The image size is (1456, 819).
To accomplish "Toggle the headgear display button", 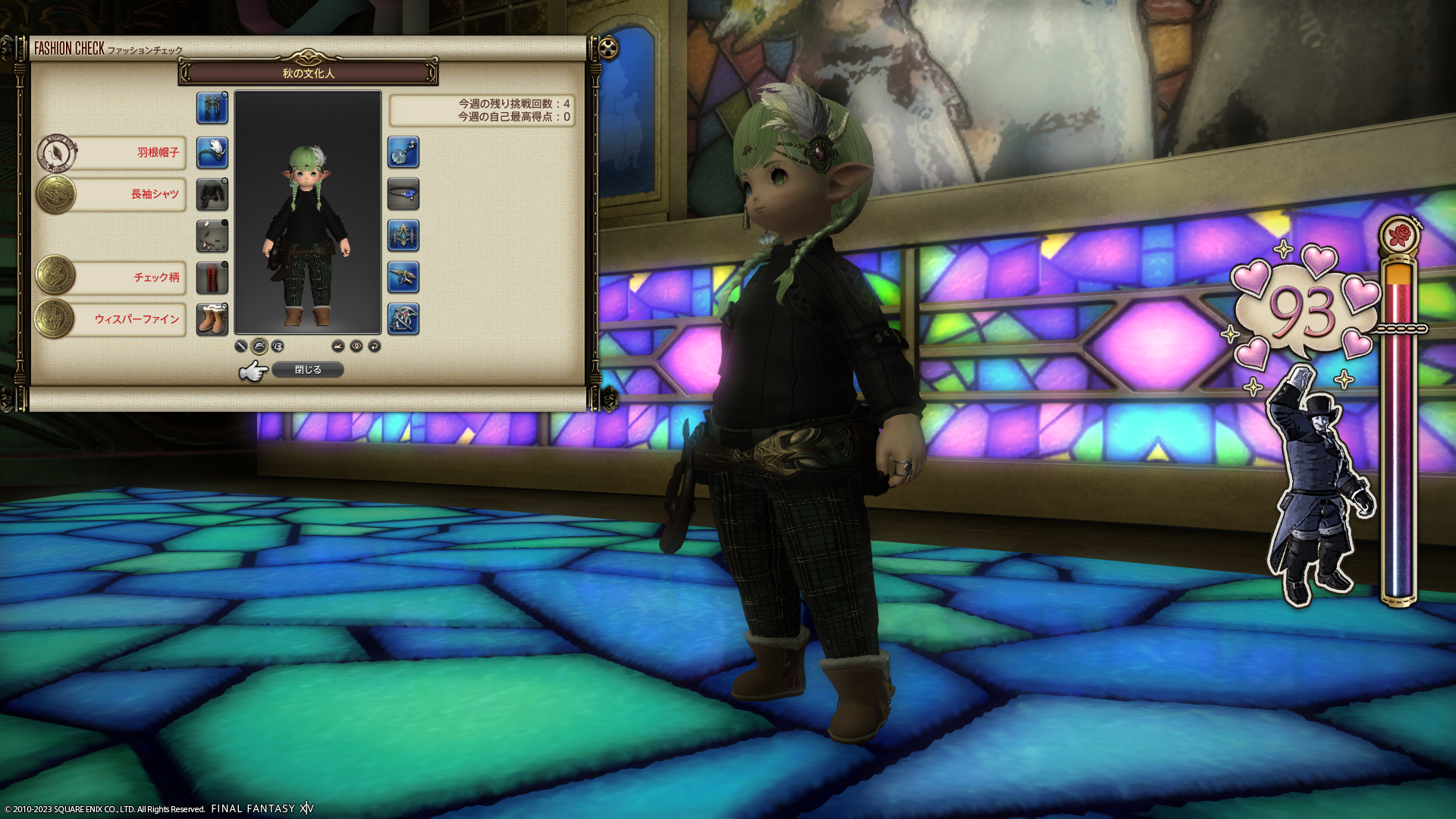I will pyautogui.click(x=259, y=346).
